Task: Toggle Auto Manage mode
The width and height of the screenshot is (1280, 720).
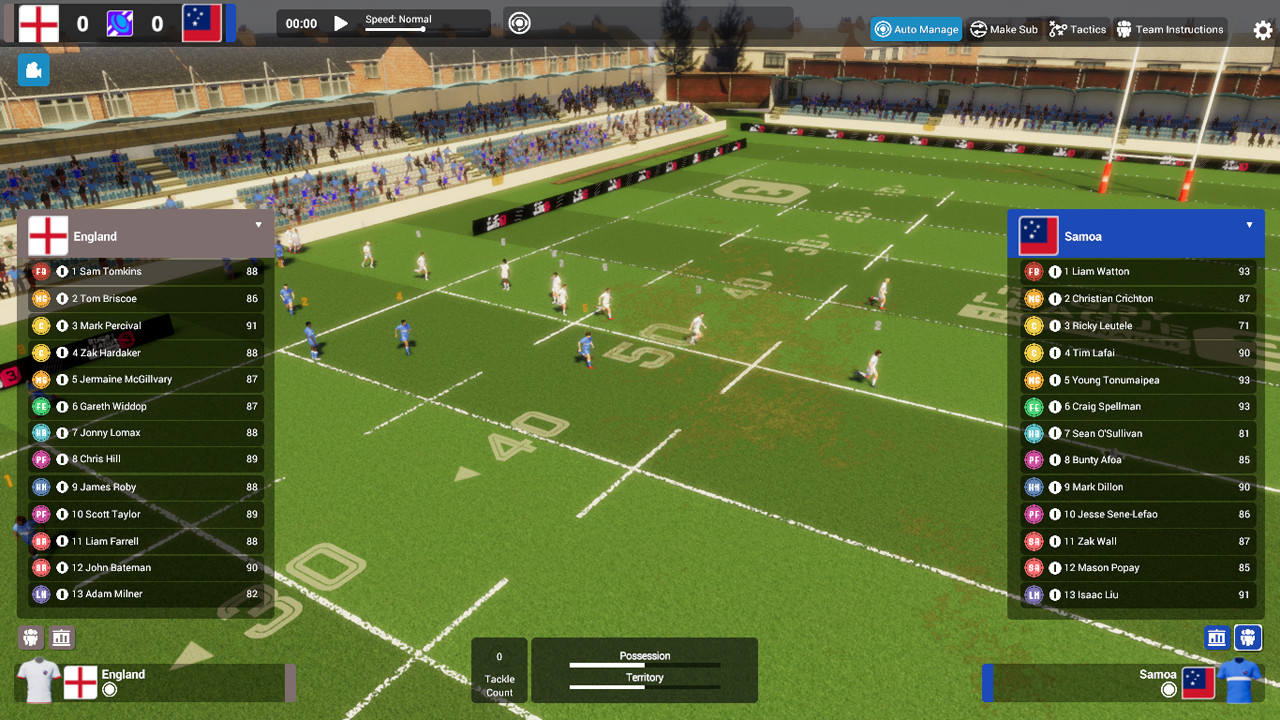Action: click(916, 29)
